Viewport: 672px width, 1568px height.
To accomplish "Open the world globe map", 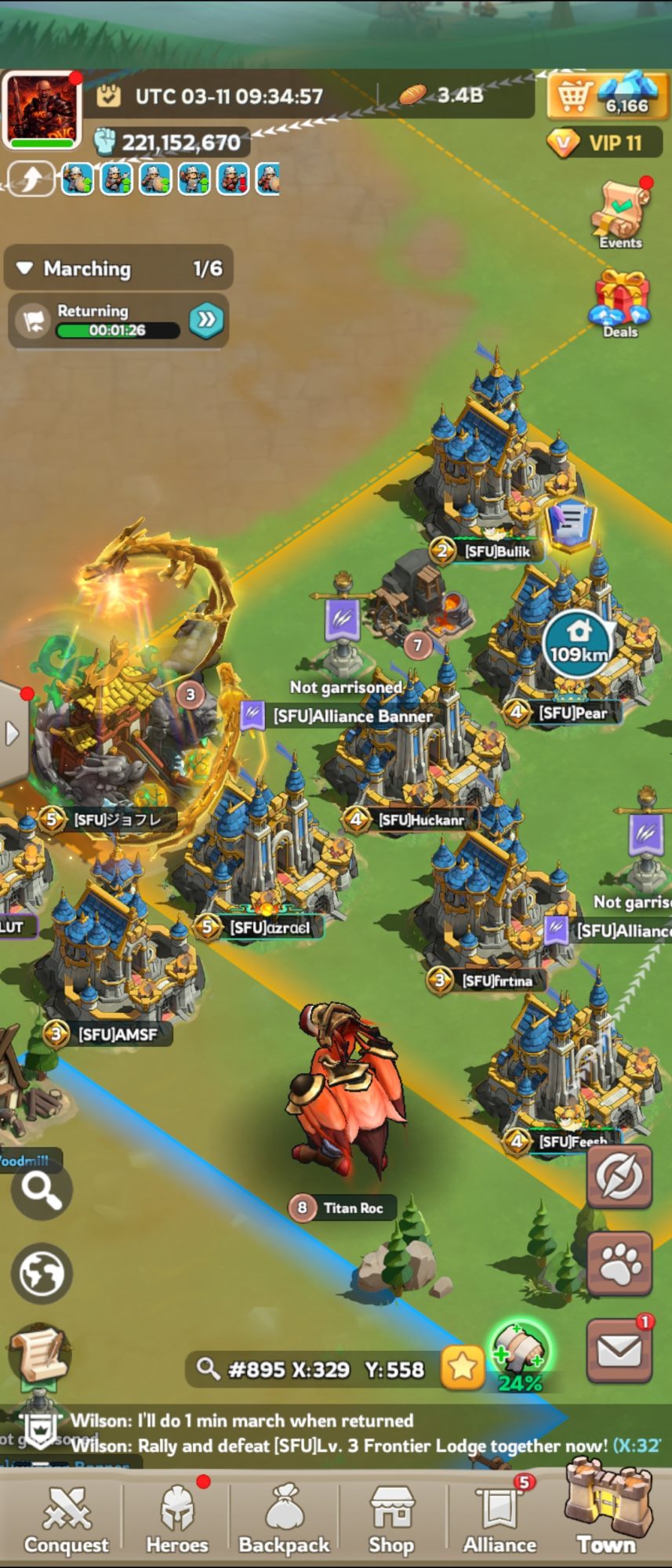I will [x=42, y=1273].
